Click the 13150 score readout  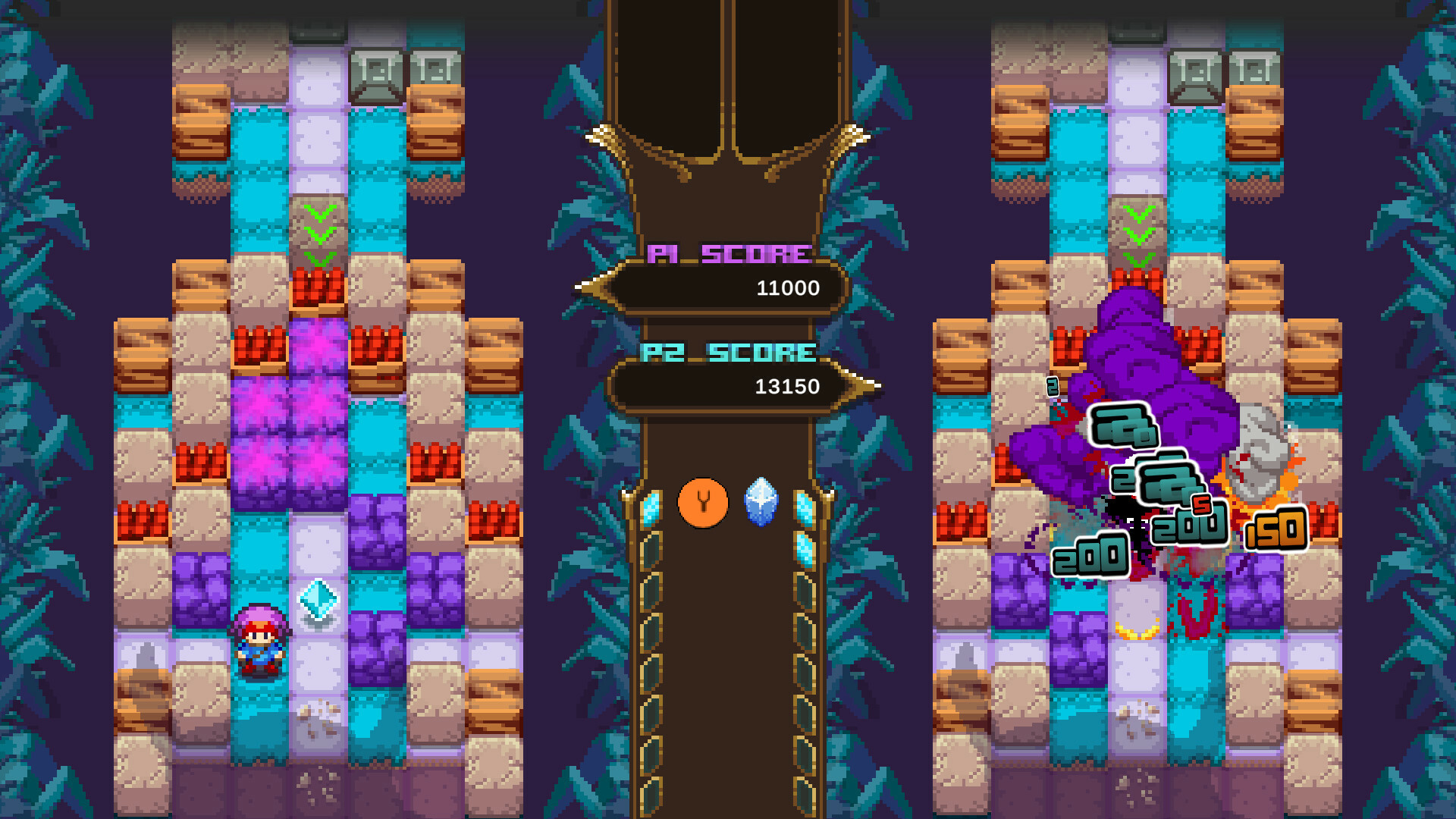click(786, 387)
